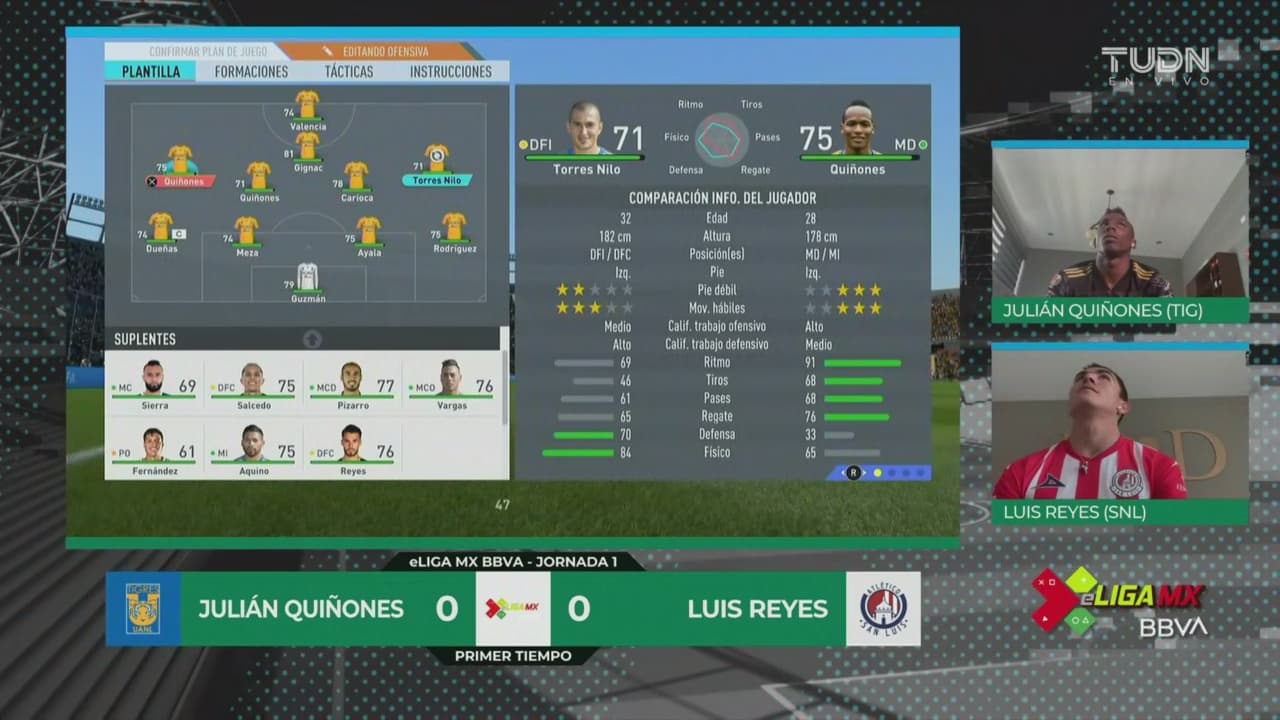Select the Instrucciones tab
This screenshot has width=1280, height=720.
(450, 72)
